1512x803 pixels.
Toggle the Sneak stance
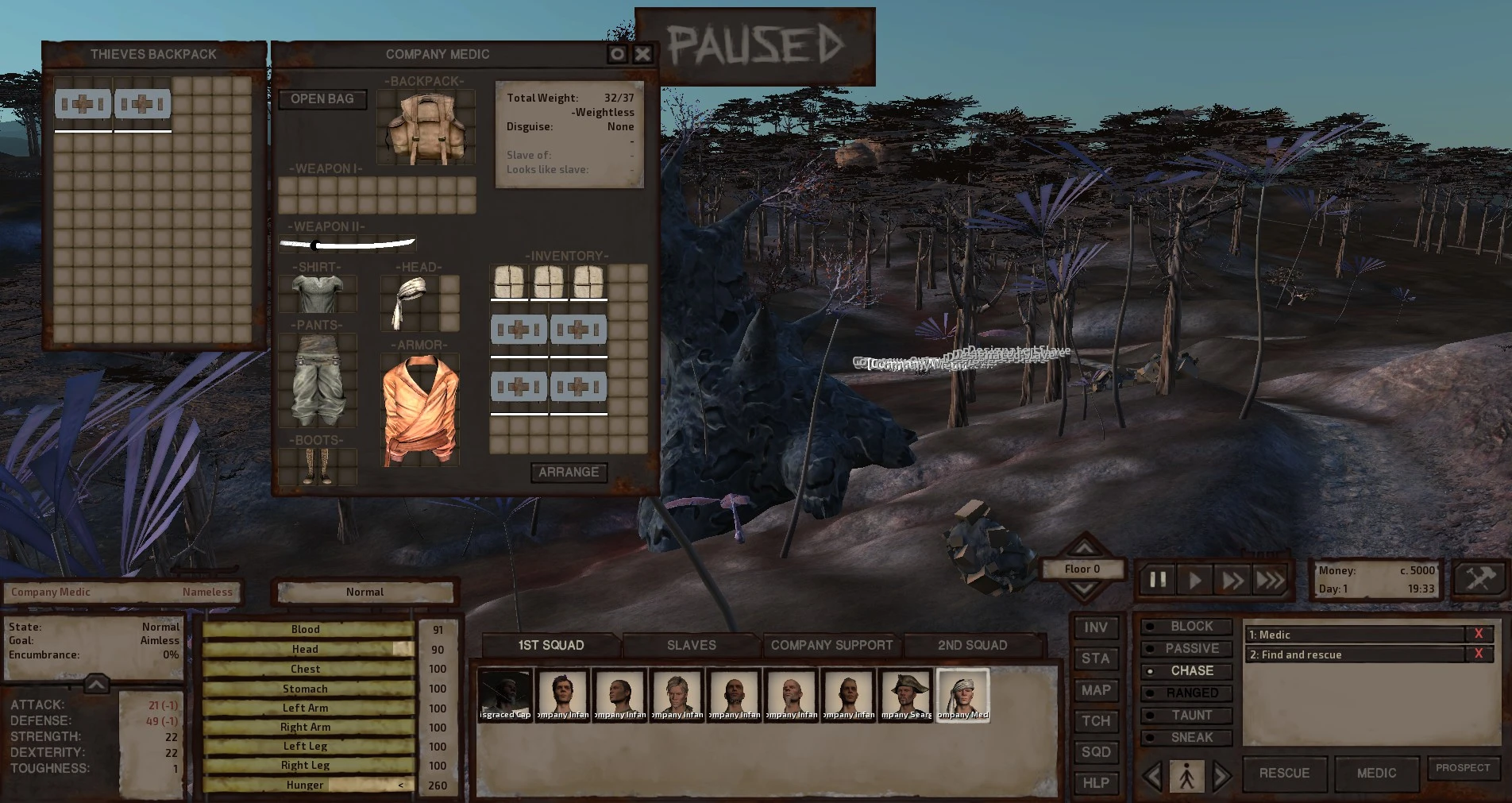tap(1191, 737)
